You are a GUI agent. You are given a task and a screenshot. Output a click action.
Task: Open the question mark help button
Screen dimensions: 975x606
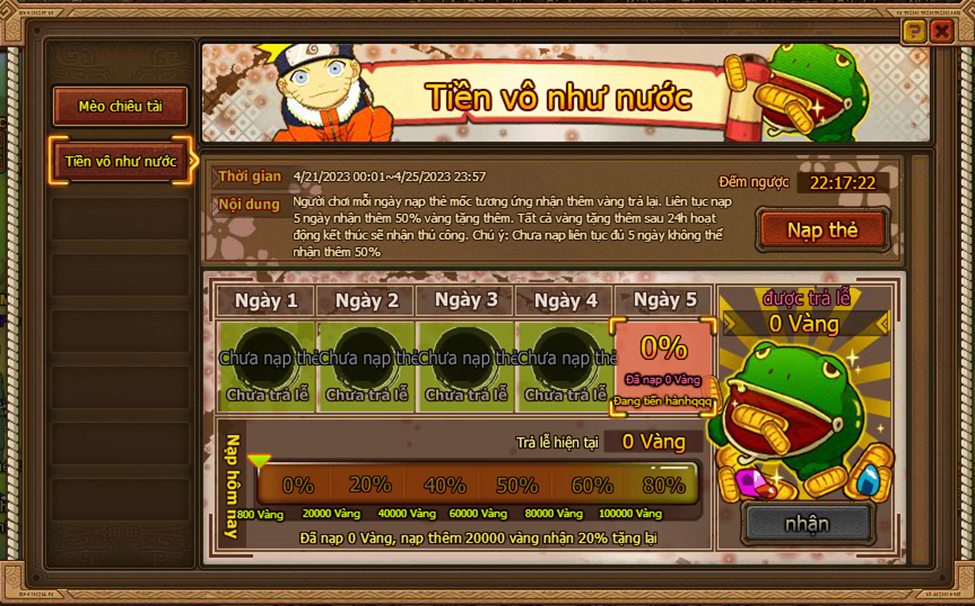click(913, 32)
